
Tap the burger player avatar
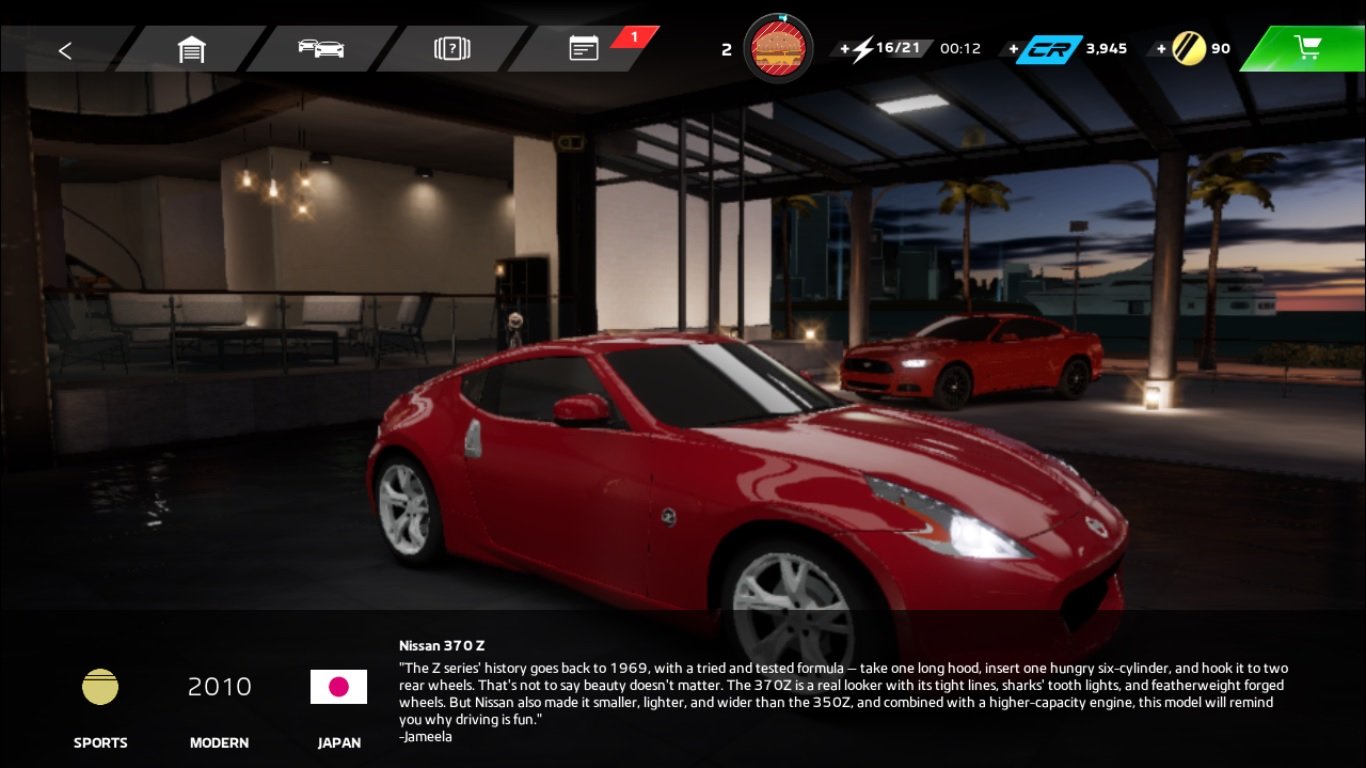[778, 48]
